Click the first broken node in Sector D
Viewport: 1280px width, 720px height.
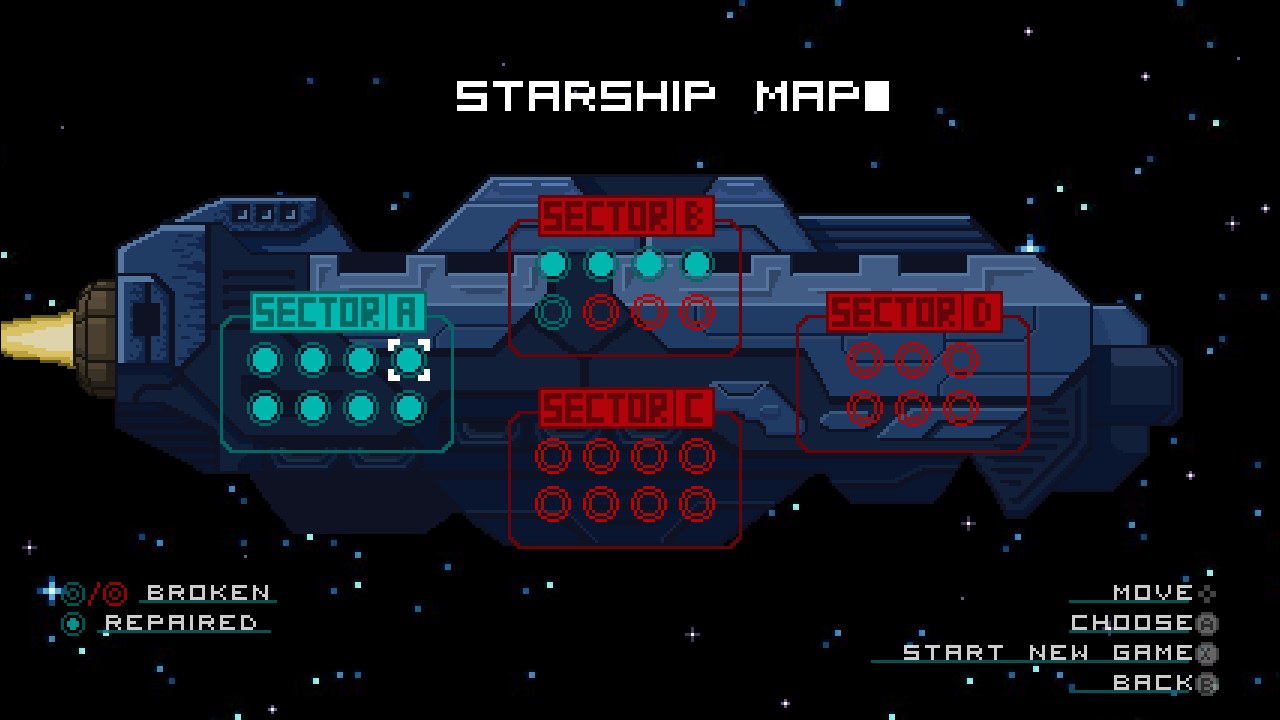[862, 361]
